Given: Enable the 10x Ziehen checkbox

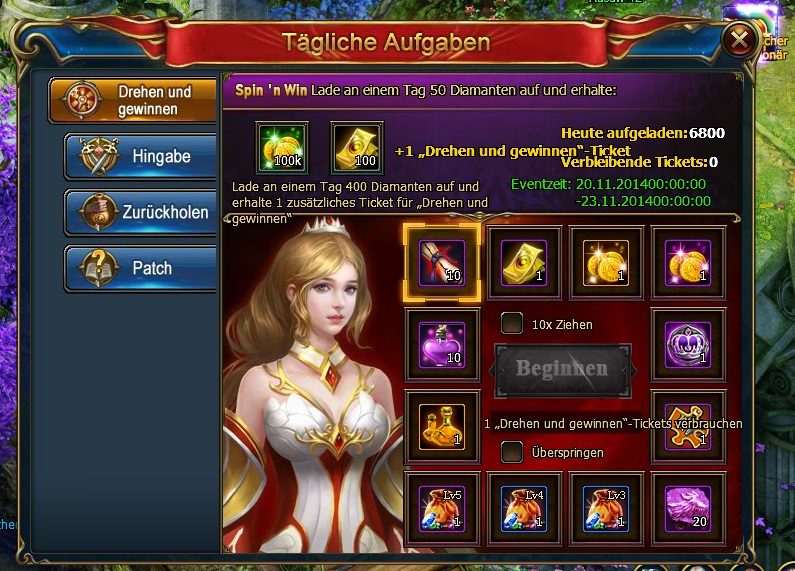Looking at the screenshot, I should point(512,324).
